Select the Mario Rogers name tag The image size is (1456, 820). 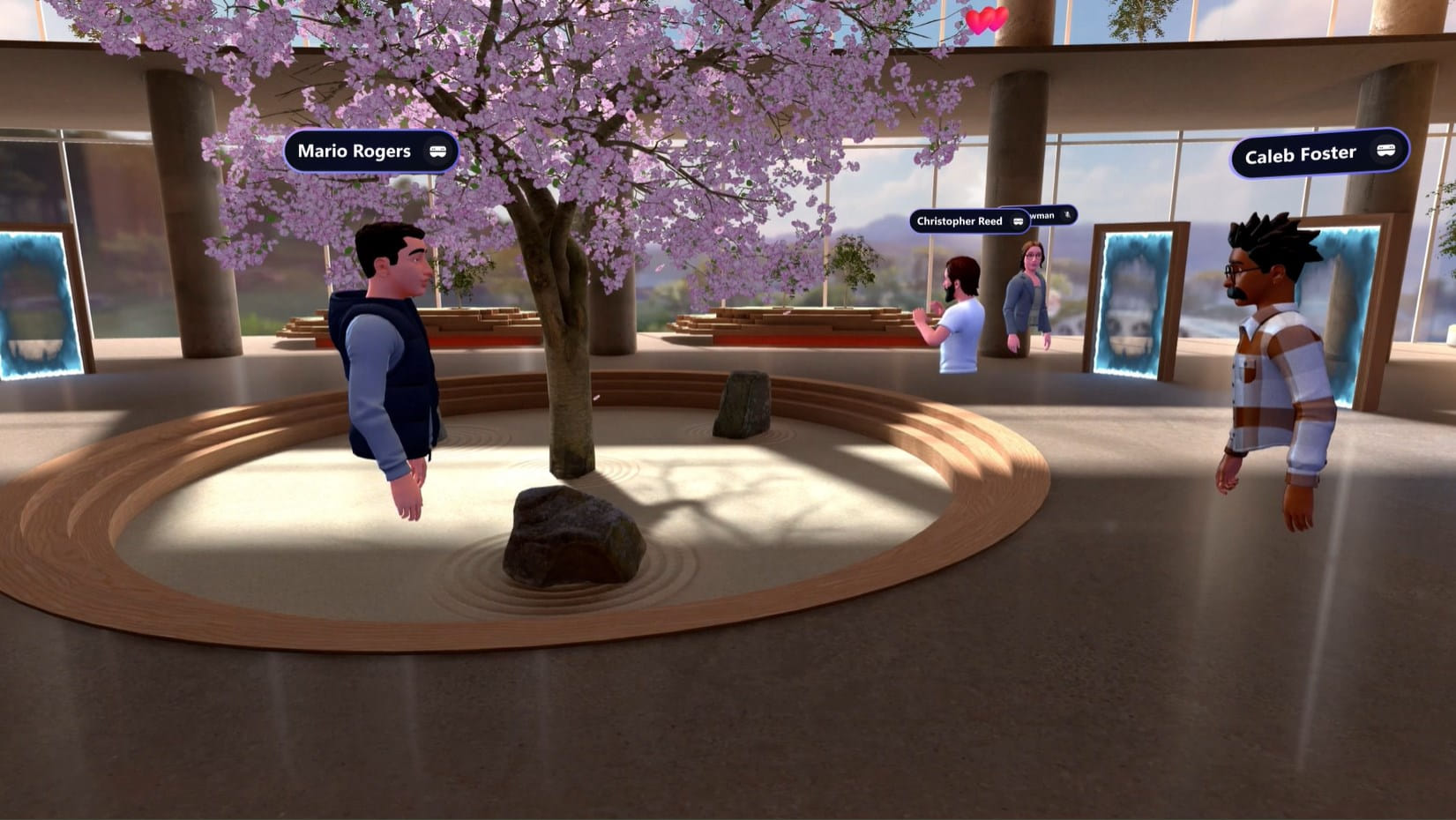tap(370, 152)
